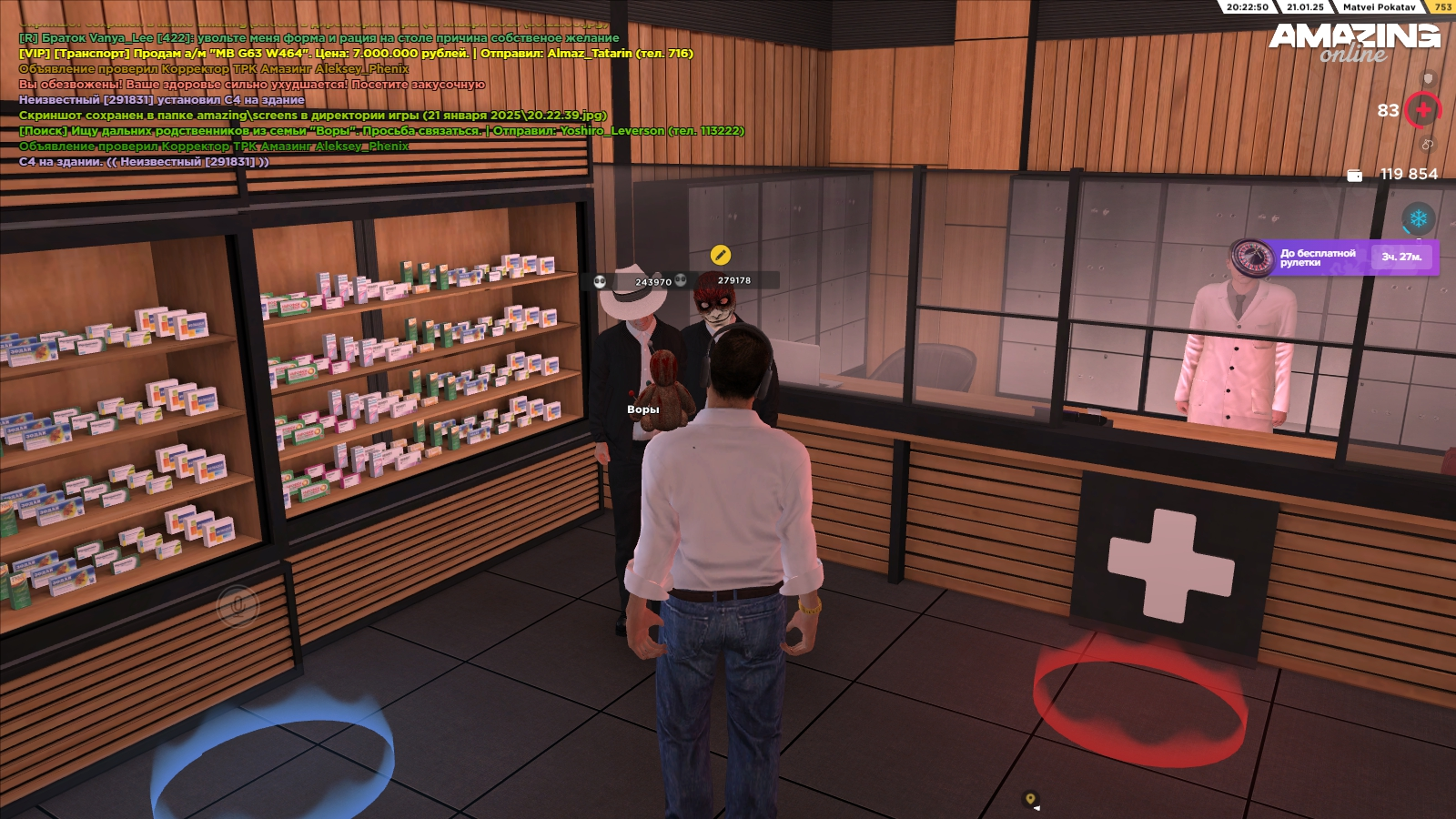Click the blue snowflake status icon
1456x819 pixels.
click(1418, 218)
